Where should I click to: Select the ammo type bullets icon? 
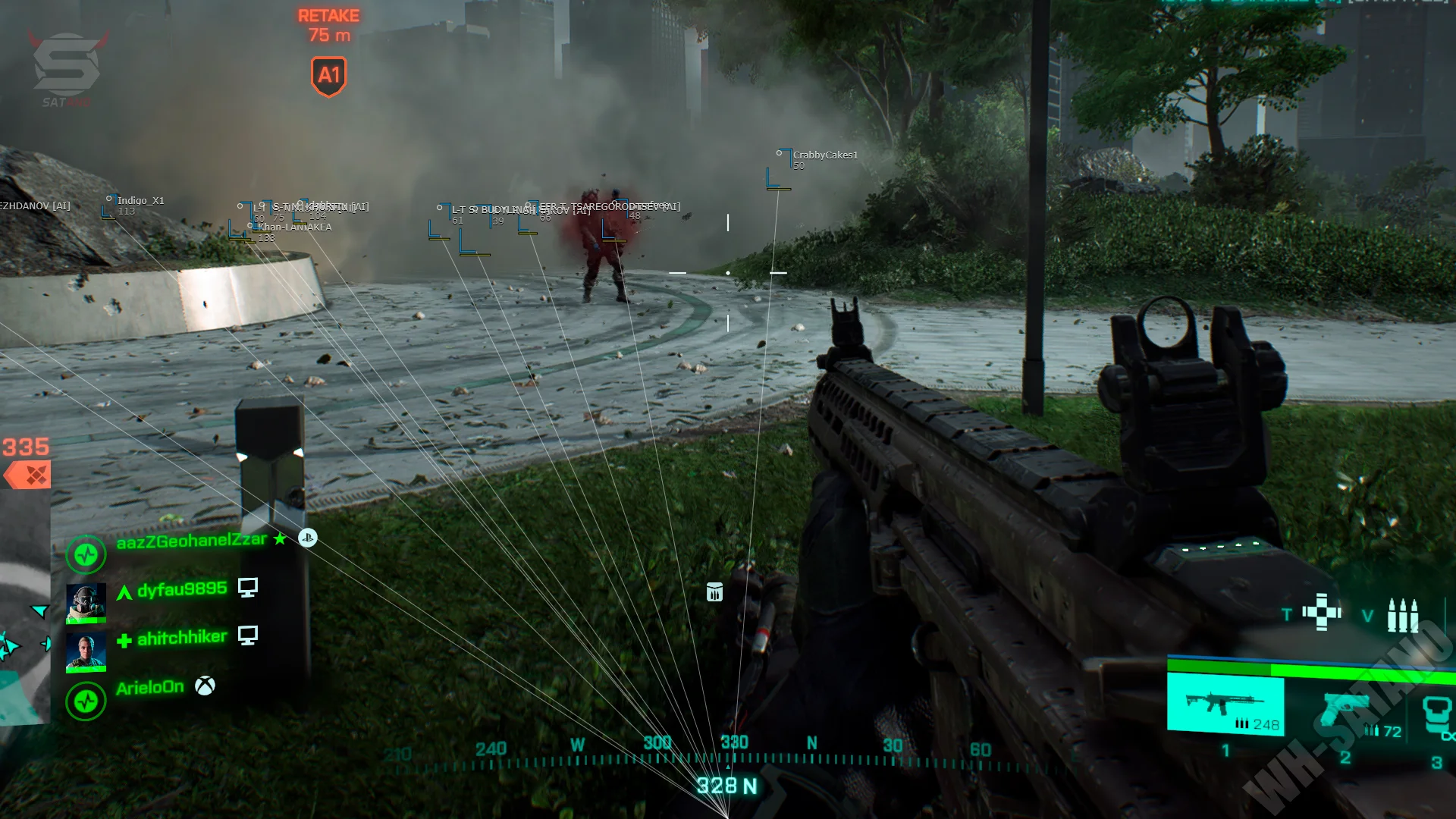[x=1402, y=615]
